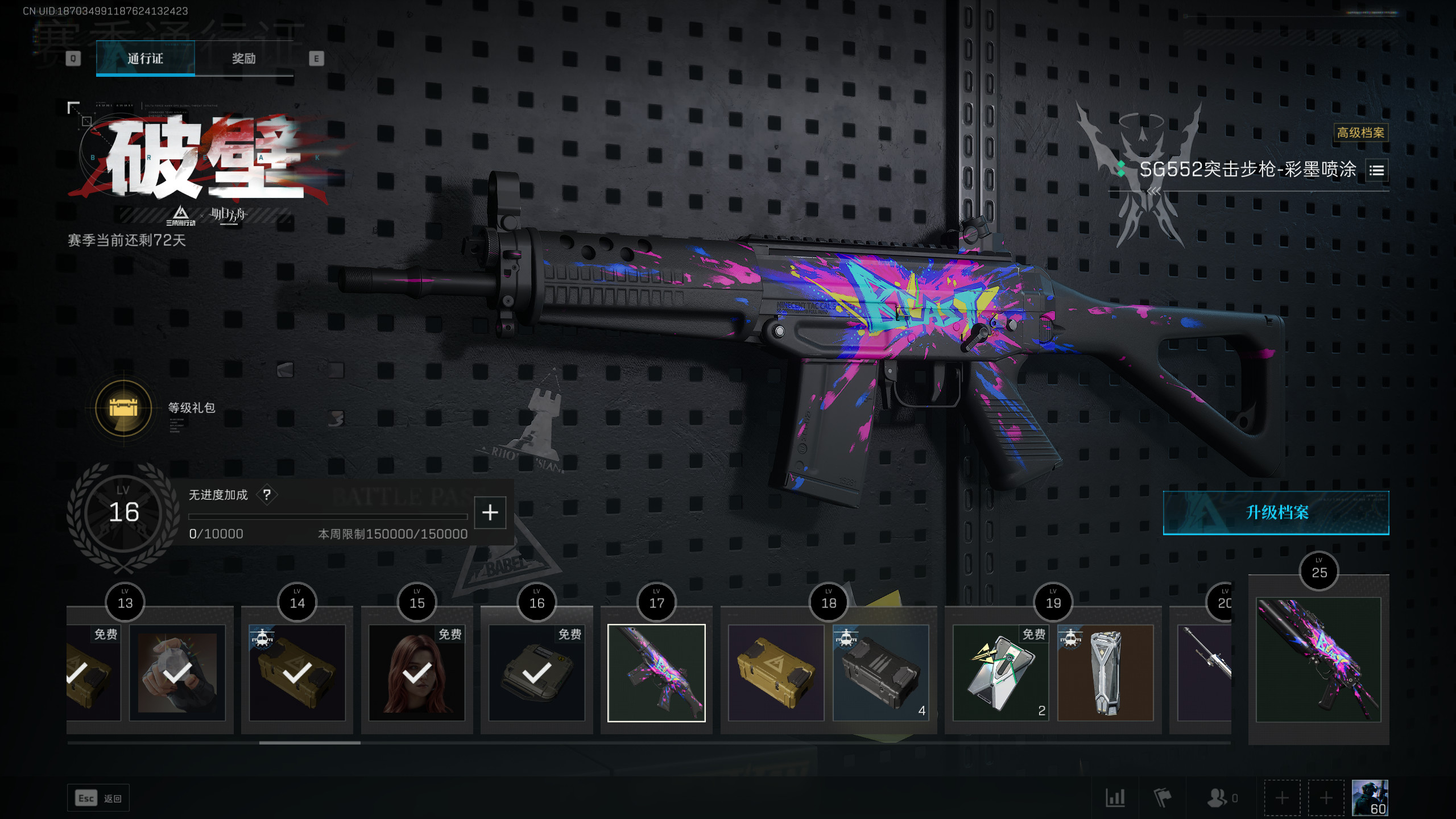Open the bar chart statistics icon
Viewport: 1456px width, 819px height.
click(x=1115, y=798)
